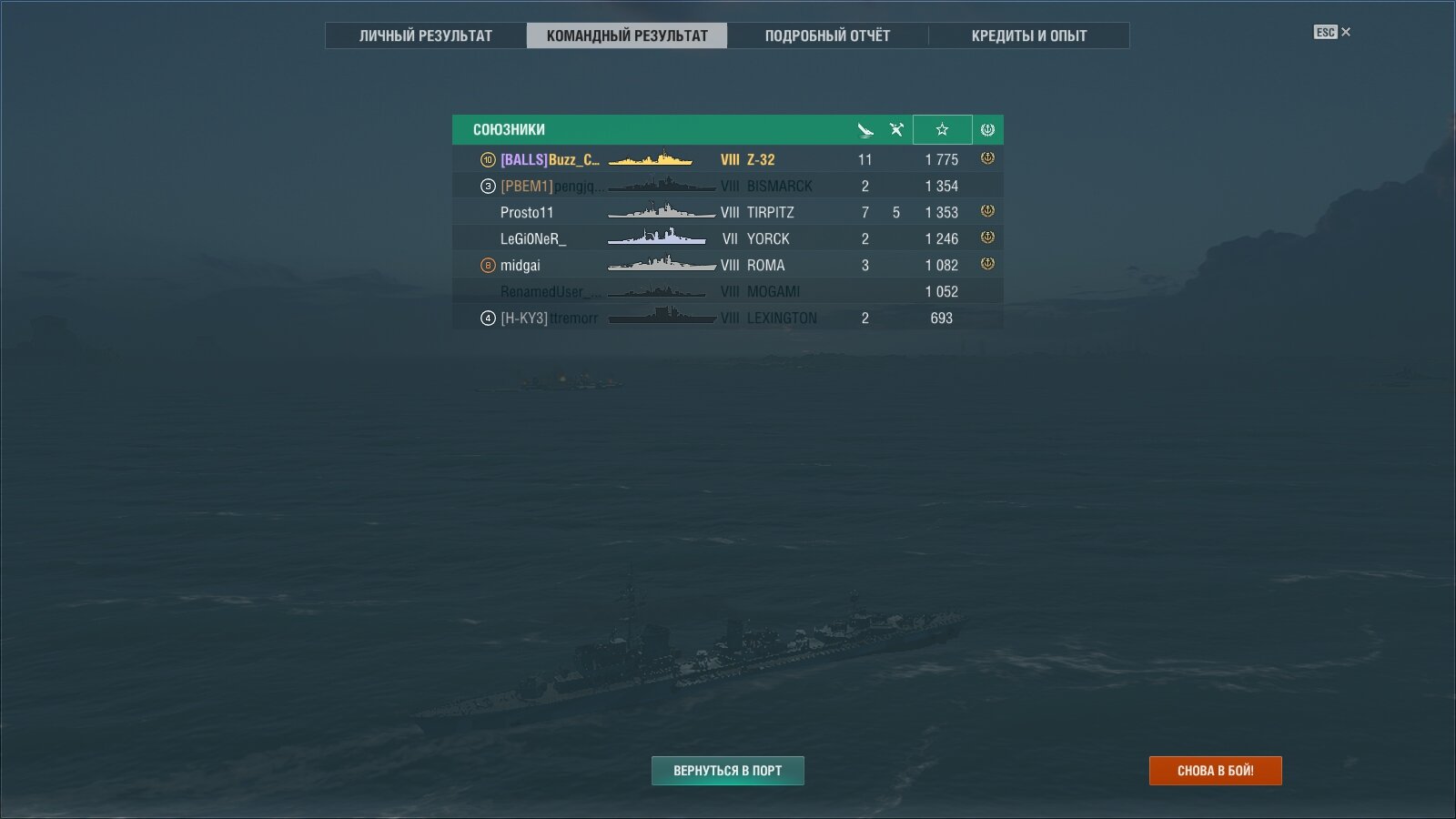Start another battle with СНОВА В БОЙ!
Image resolution: width=1456 pixels, height=819 pixels.
pyautogui.click(x=1215, y=771)
